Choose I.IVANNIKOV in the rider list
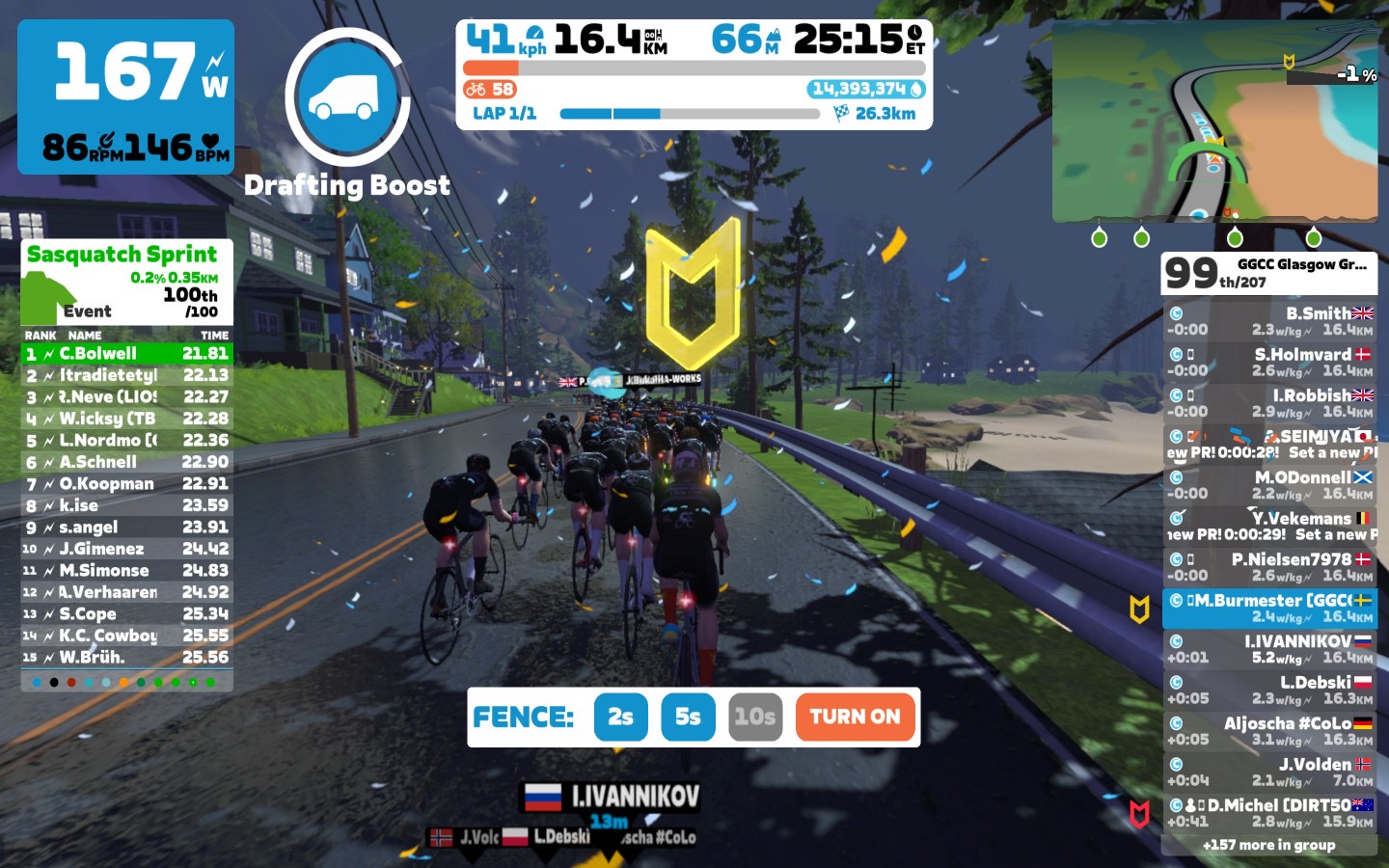 (x=1269, y=649)
